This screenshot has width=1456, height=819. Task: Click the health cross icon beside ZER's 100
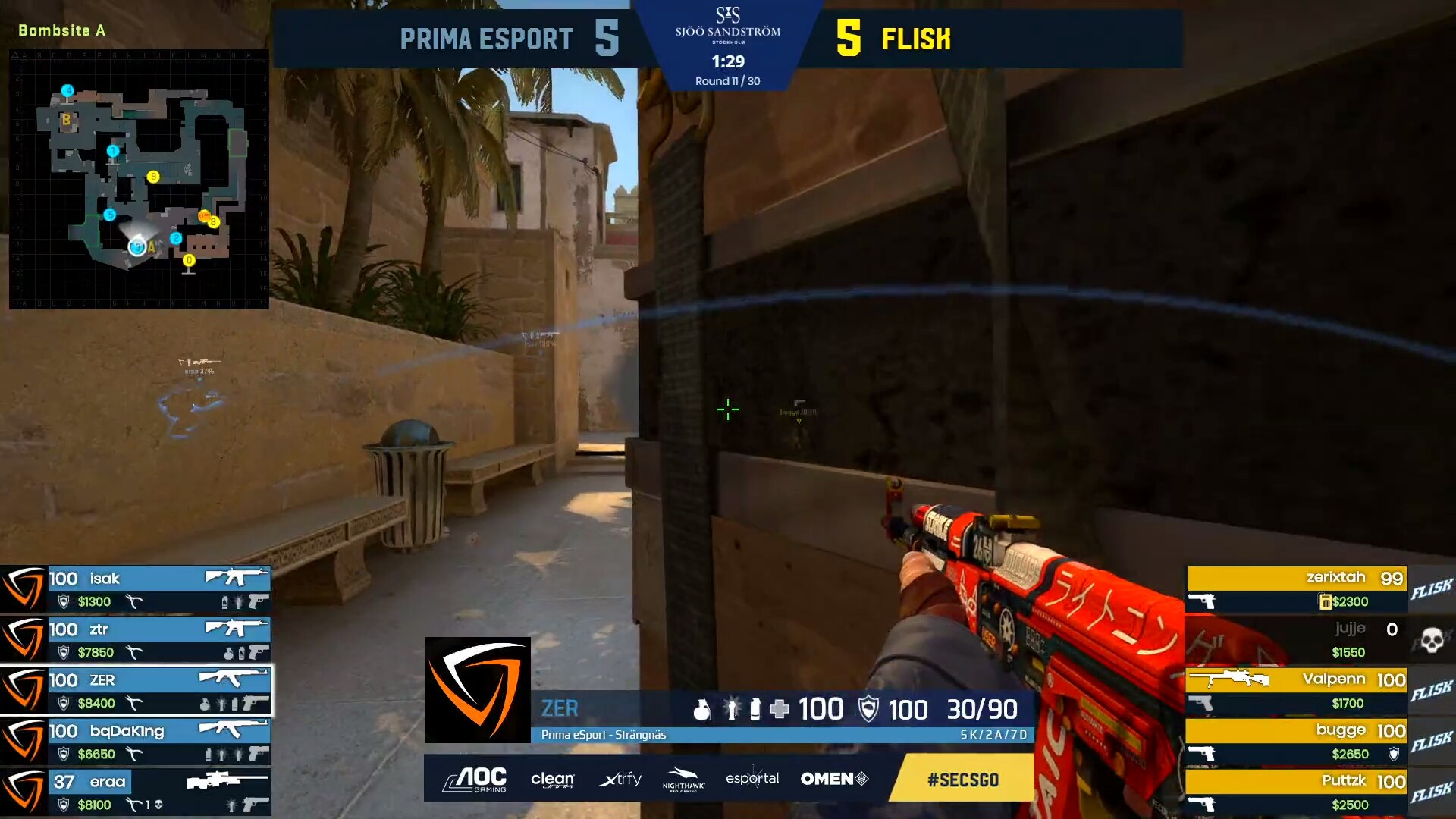click(780, 709)
